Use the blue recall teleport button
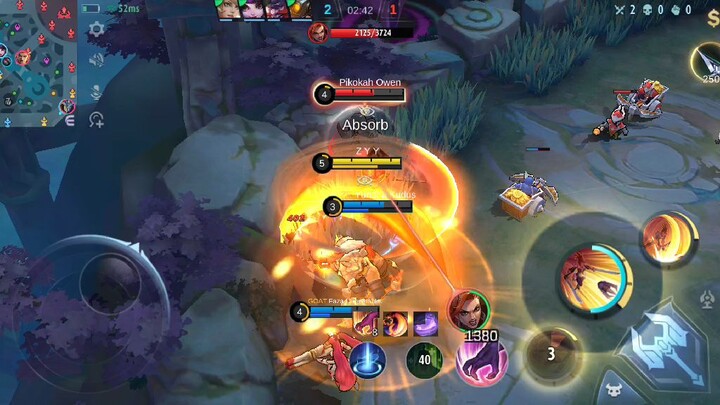Screen dimensions: 720x405 (368, 360)
